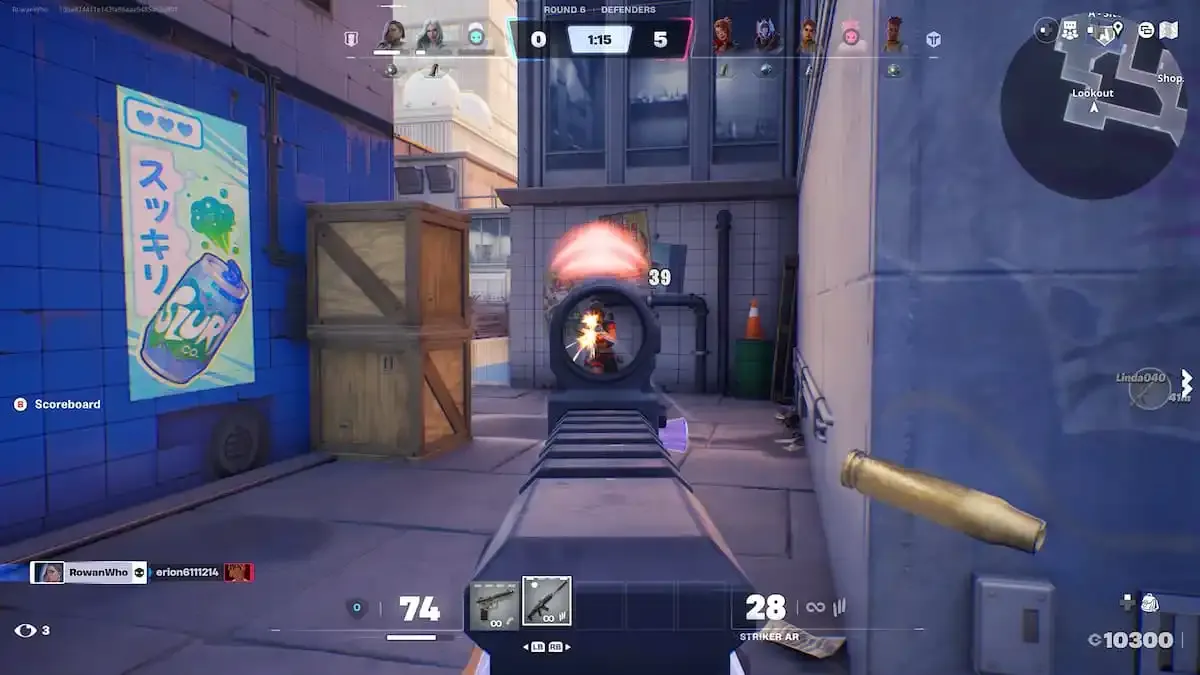Click the right team cube emblem
Image resolution: width=1200 pixels, height=675 pixels.
point(932,40)
